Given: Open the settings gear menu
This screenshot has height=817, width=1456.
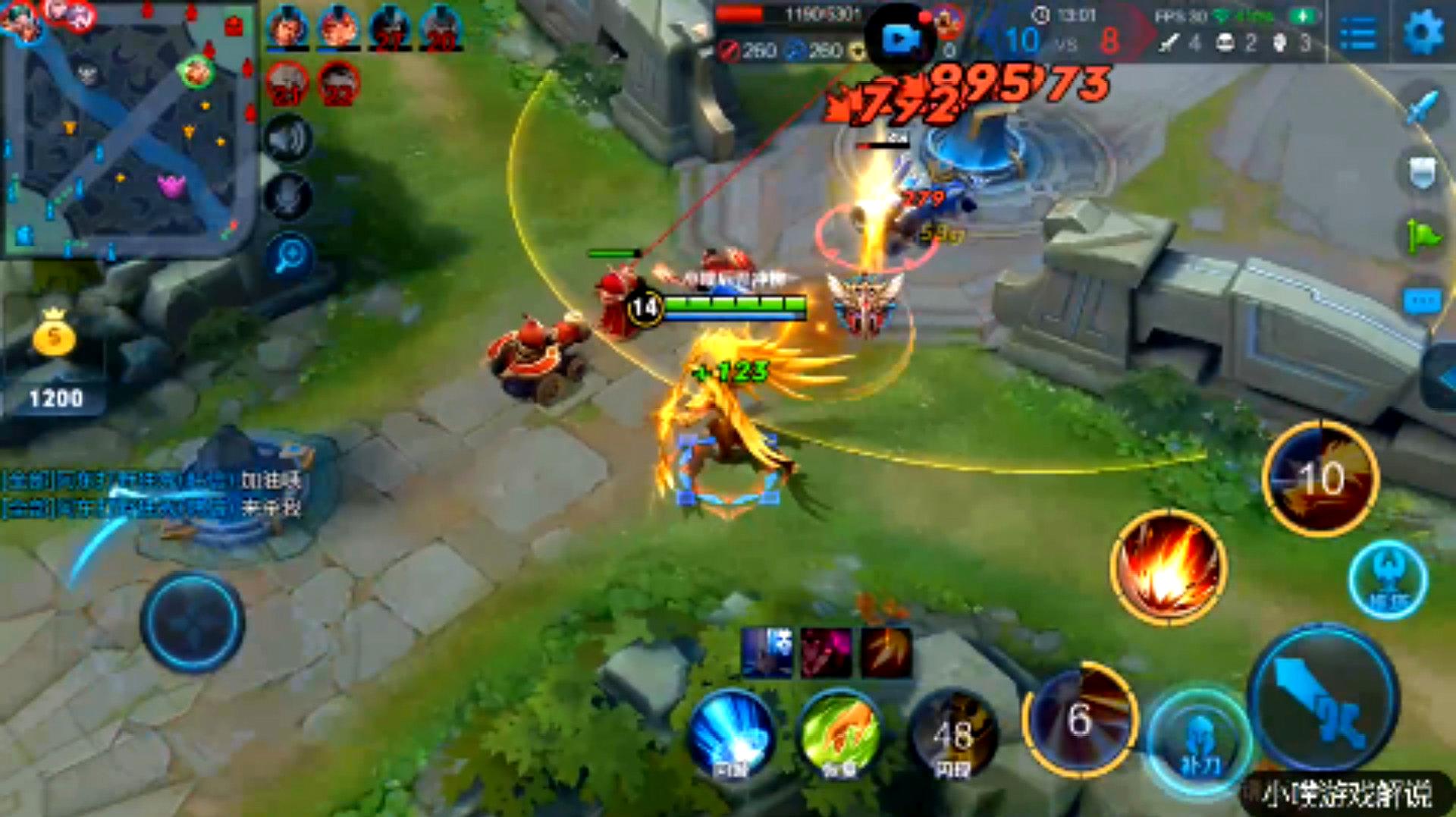Looking at the screenshot, I should (x=1423, y=33).
